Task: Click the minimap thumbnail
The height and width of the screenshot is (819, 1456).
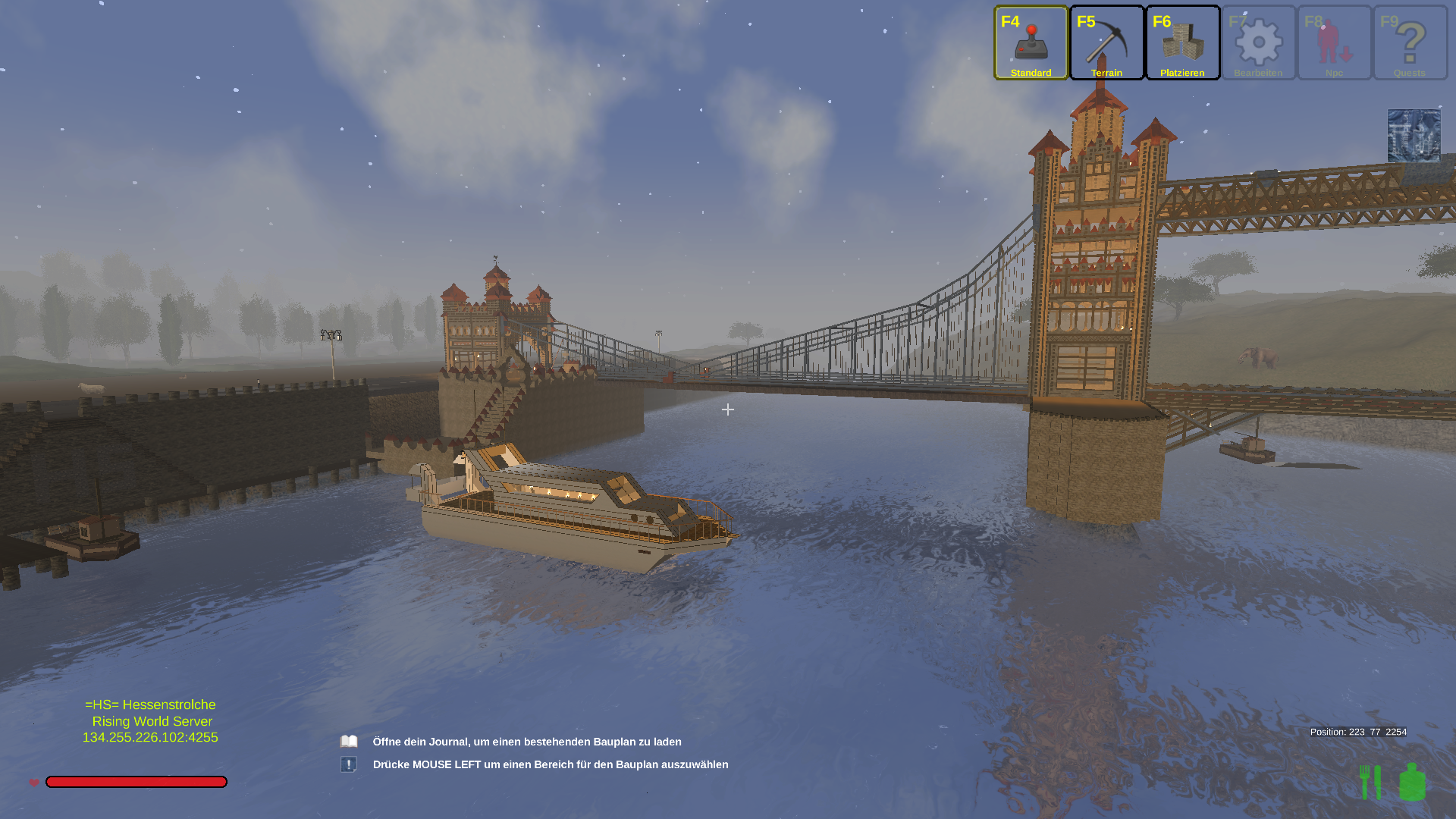Action: pos(1414,136)
